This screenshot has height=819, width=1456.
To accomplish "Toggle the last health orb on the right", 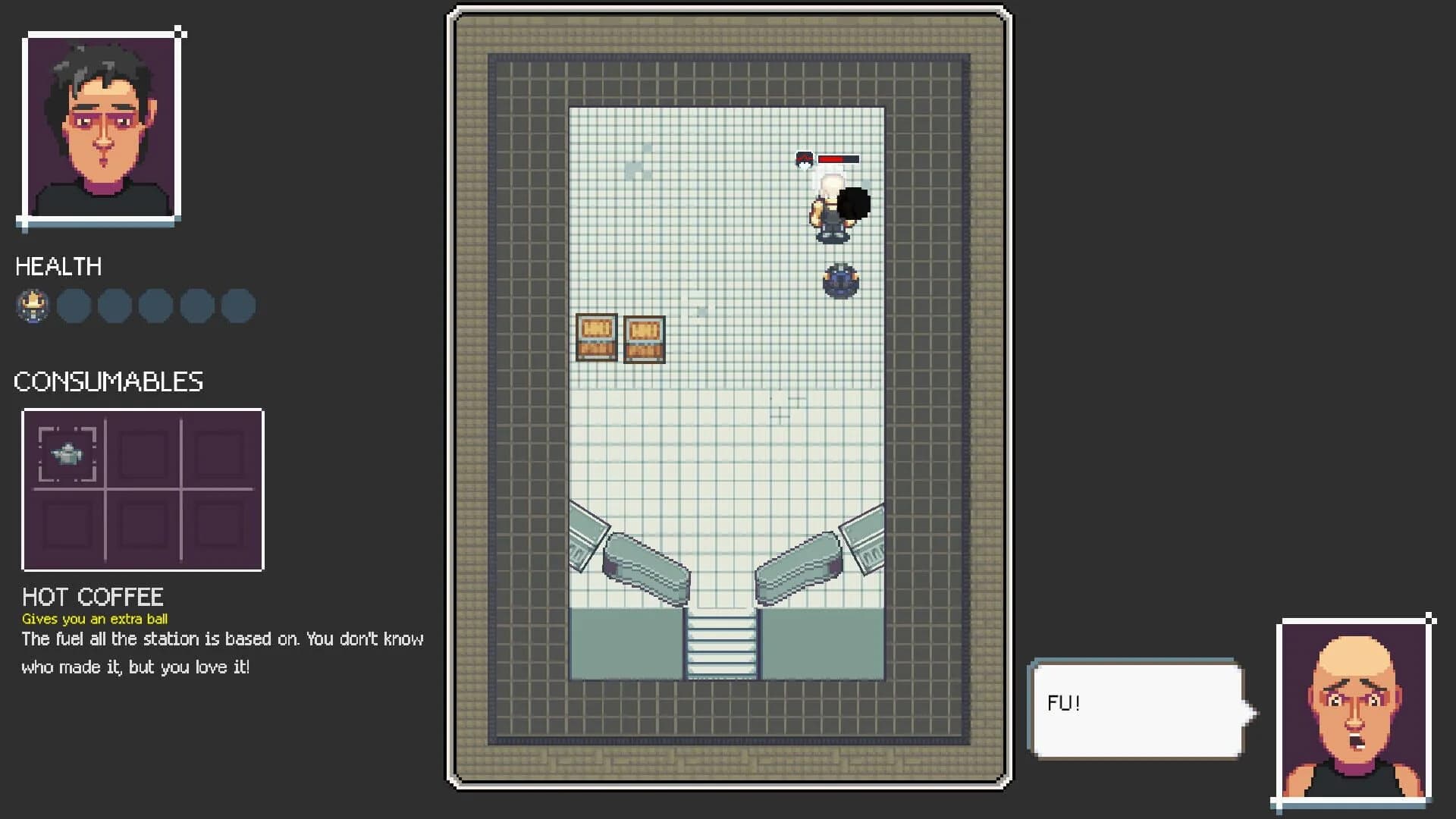I will (237, 306).
